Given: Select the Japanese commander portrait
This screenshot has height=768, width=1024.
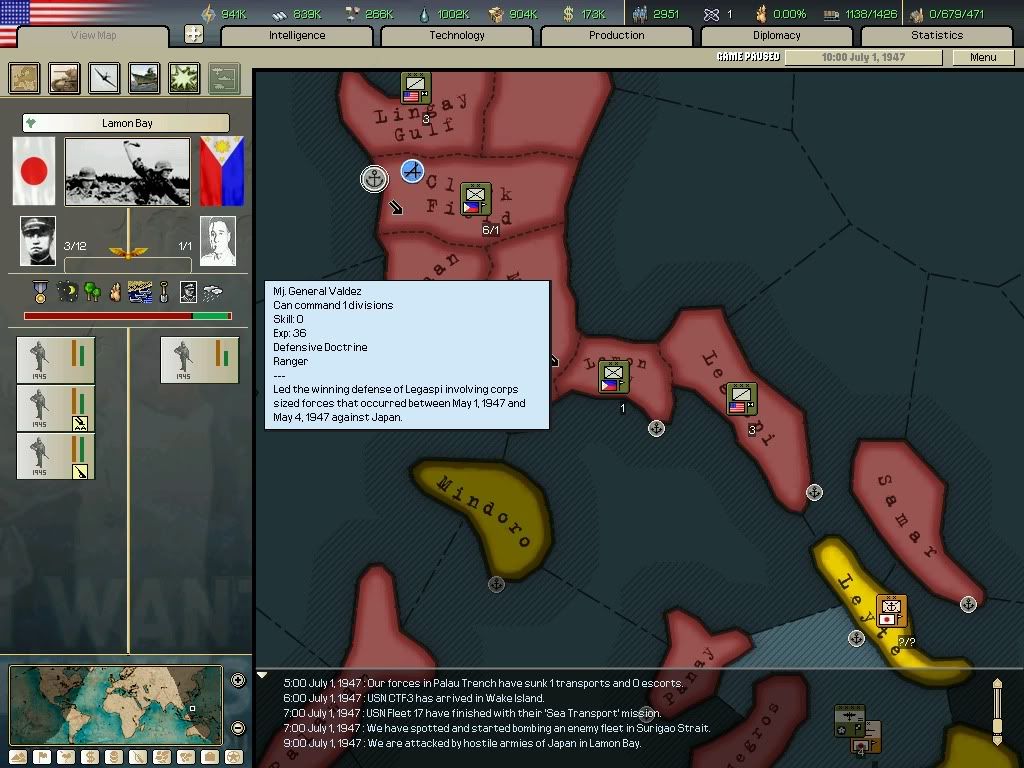Looking at the screenshot, I should coord(38,241).
